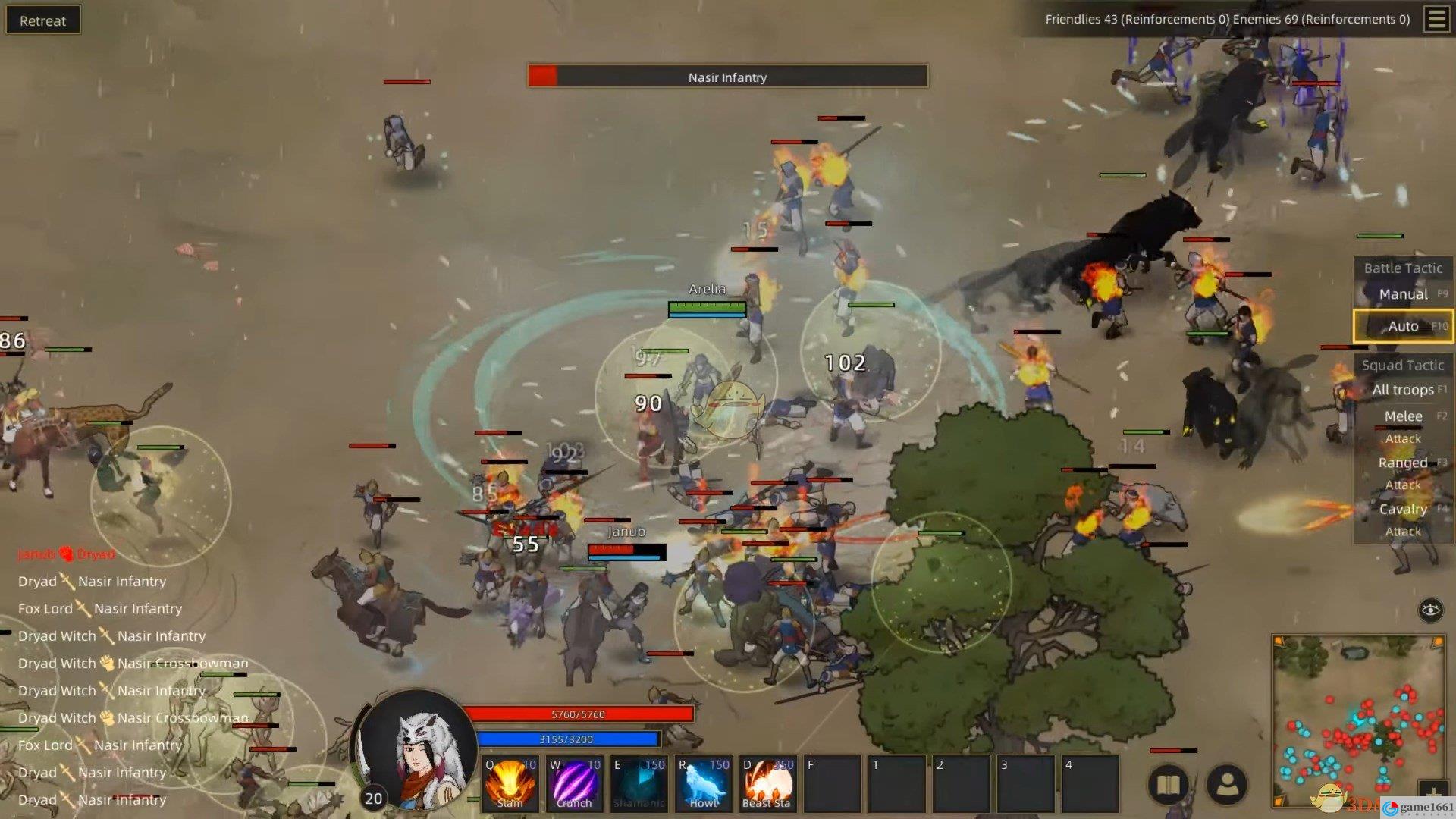
Task: Choose All troops squad tactic
Action: click(1403, 390)
